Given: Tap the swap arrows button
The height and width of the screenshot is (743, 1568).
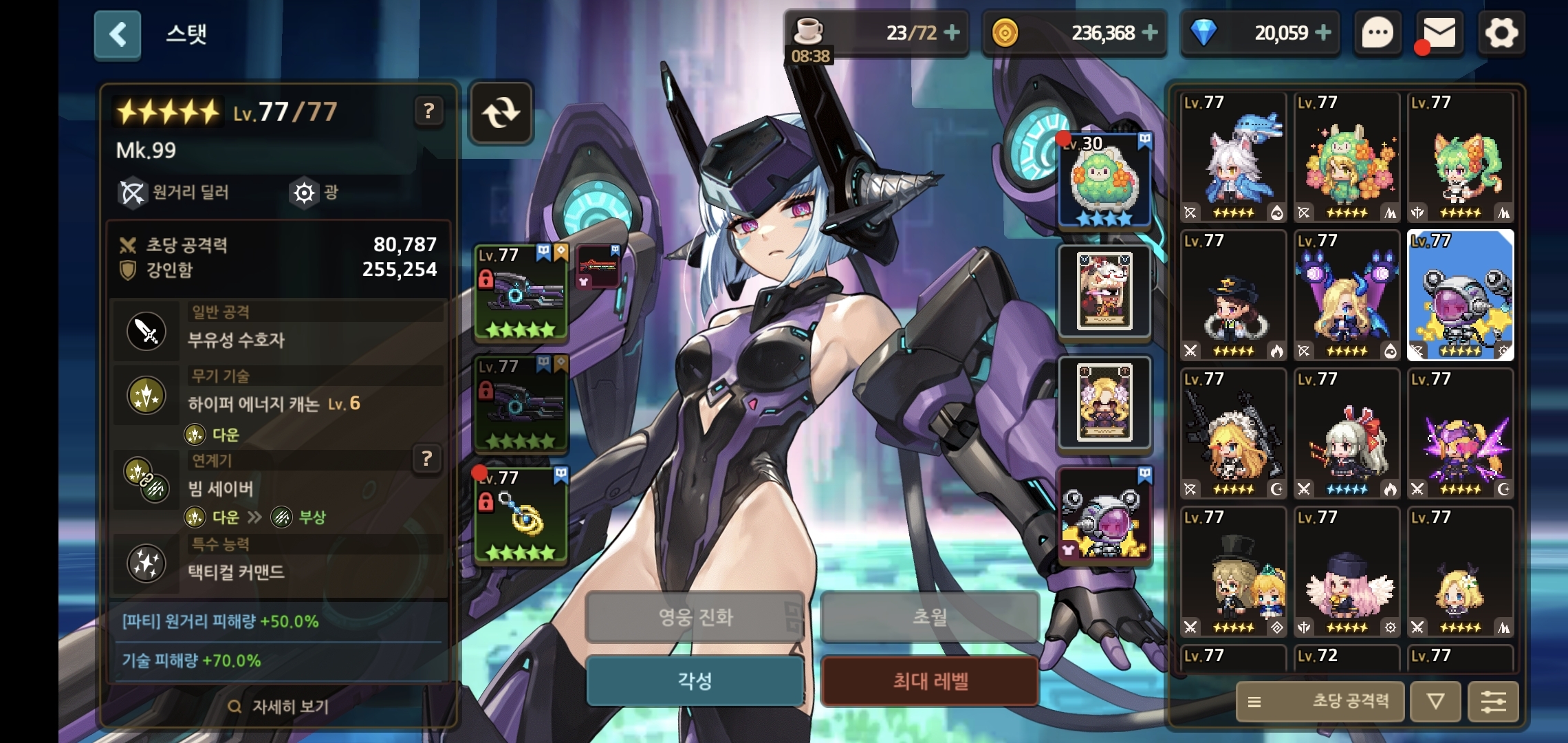Looking at the screenshot, I should tap(501, 113).
